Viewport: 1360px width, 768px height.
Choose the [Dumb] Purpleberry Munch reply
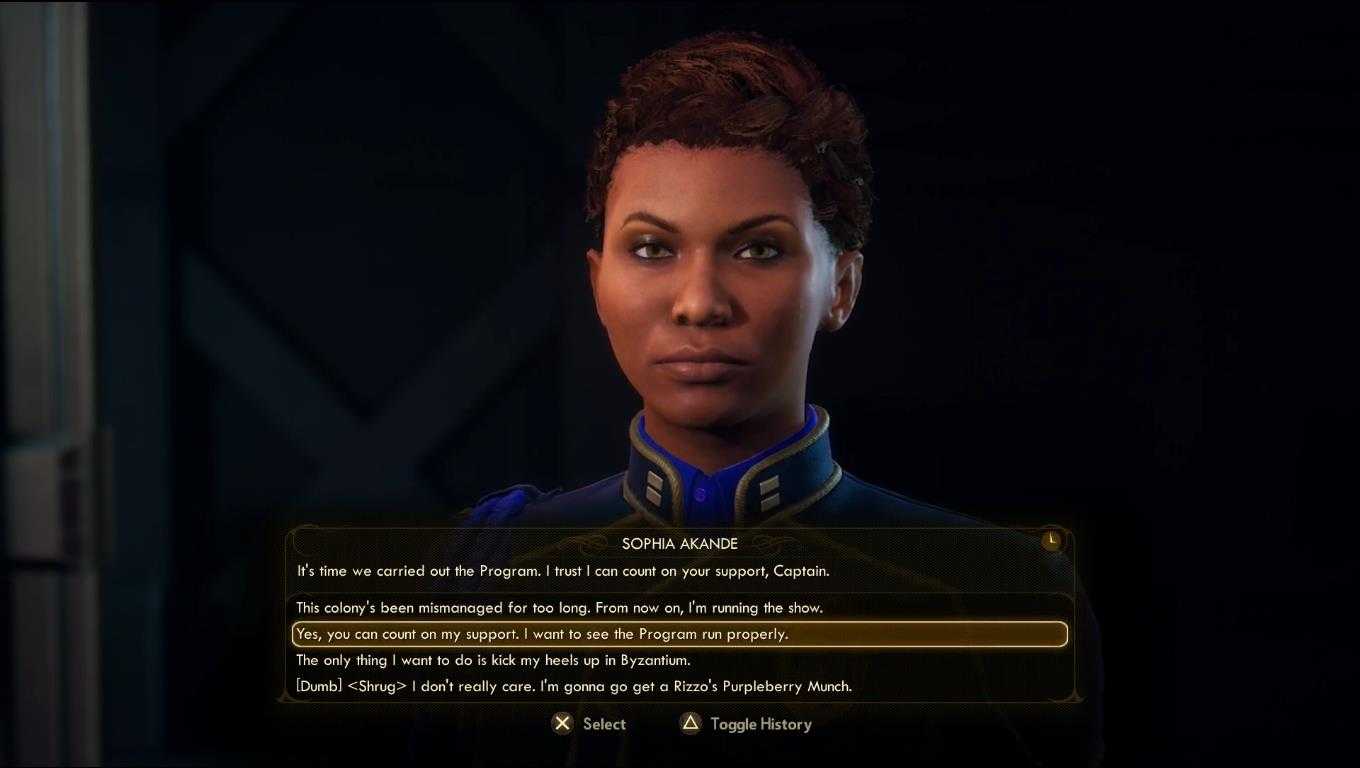click(x=574, y=686)
